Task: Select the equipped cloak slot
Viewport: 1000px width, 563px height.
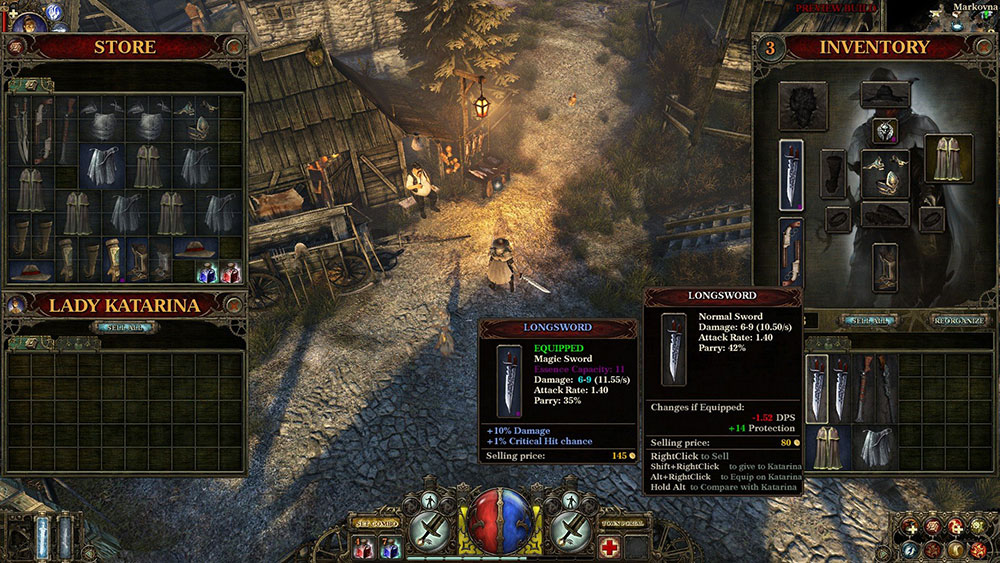Action: click(x=942, y=158)
